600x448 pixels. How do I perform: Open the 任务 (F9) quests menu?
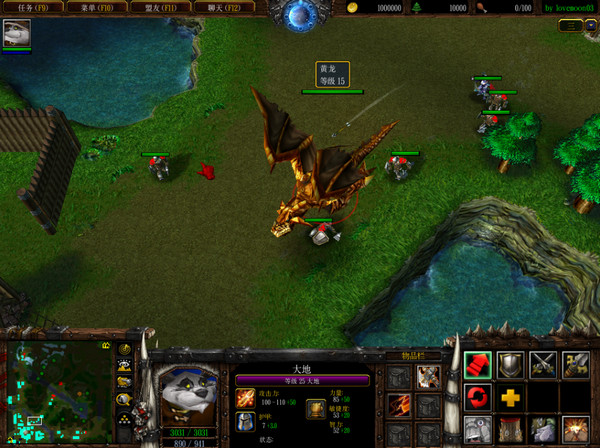(x=33, y=7)
